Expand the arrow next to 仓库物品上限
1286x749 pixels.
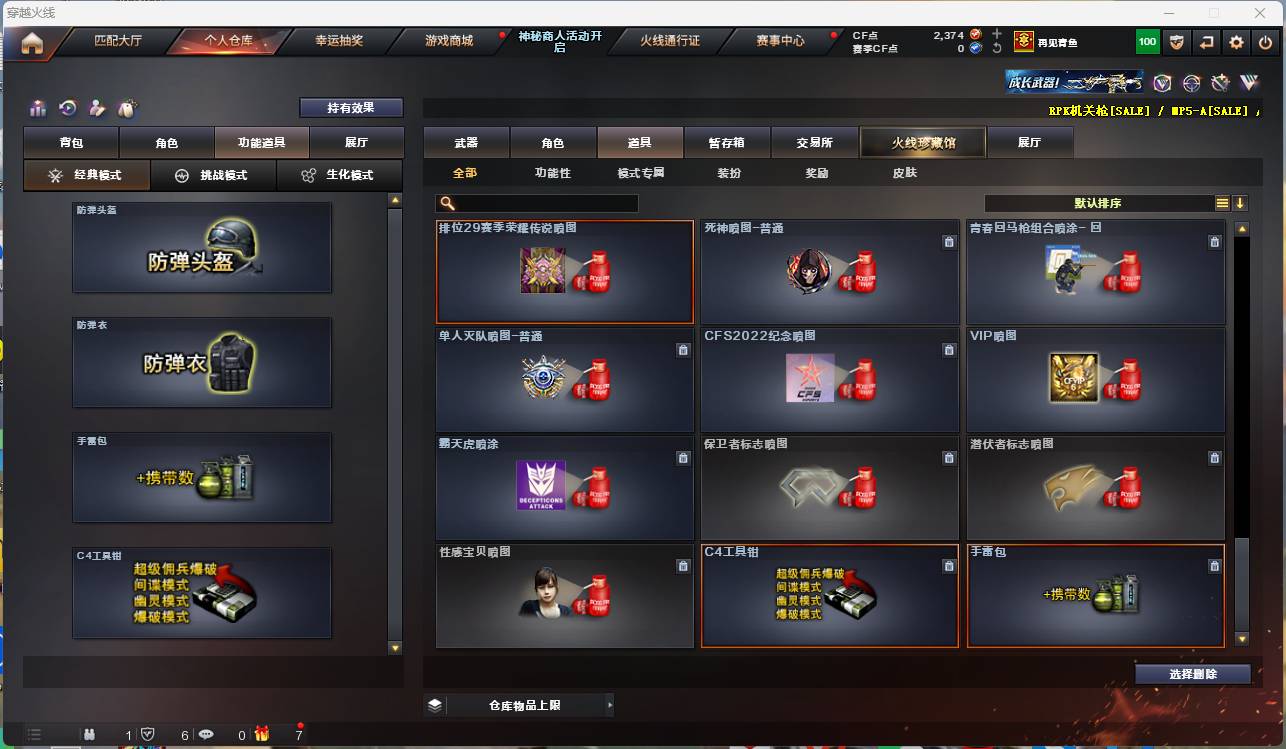(x=611, y=704)
